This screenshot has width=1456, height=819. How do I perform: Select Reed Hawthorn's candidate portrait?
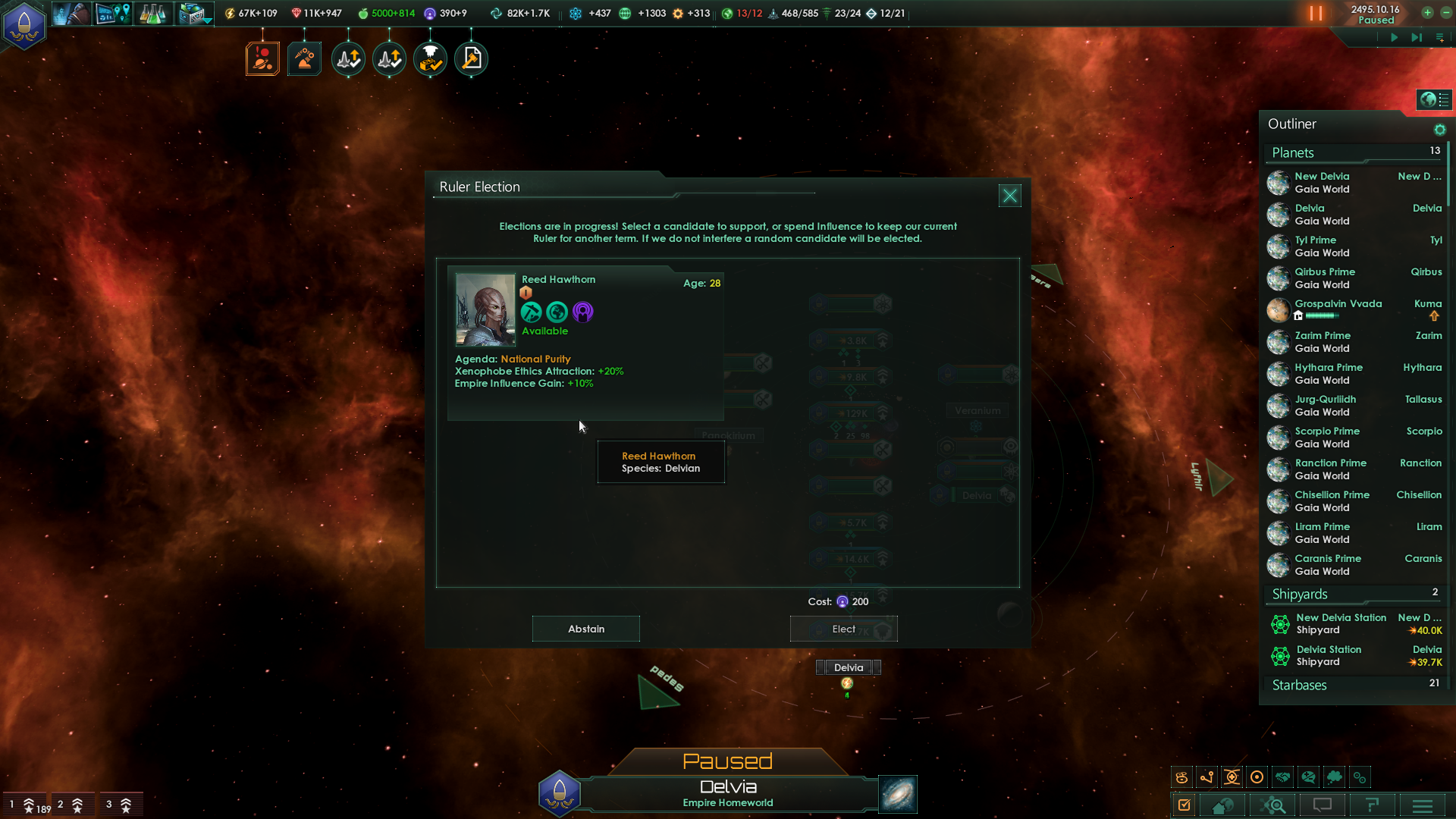485,309
